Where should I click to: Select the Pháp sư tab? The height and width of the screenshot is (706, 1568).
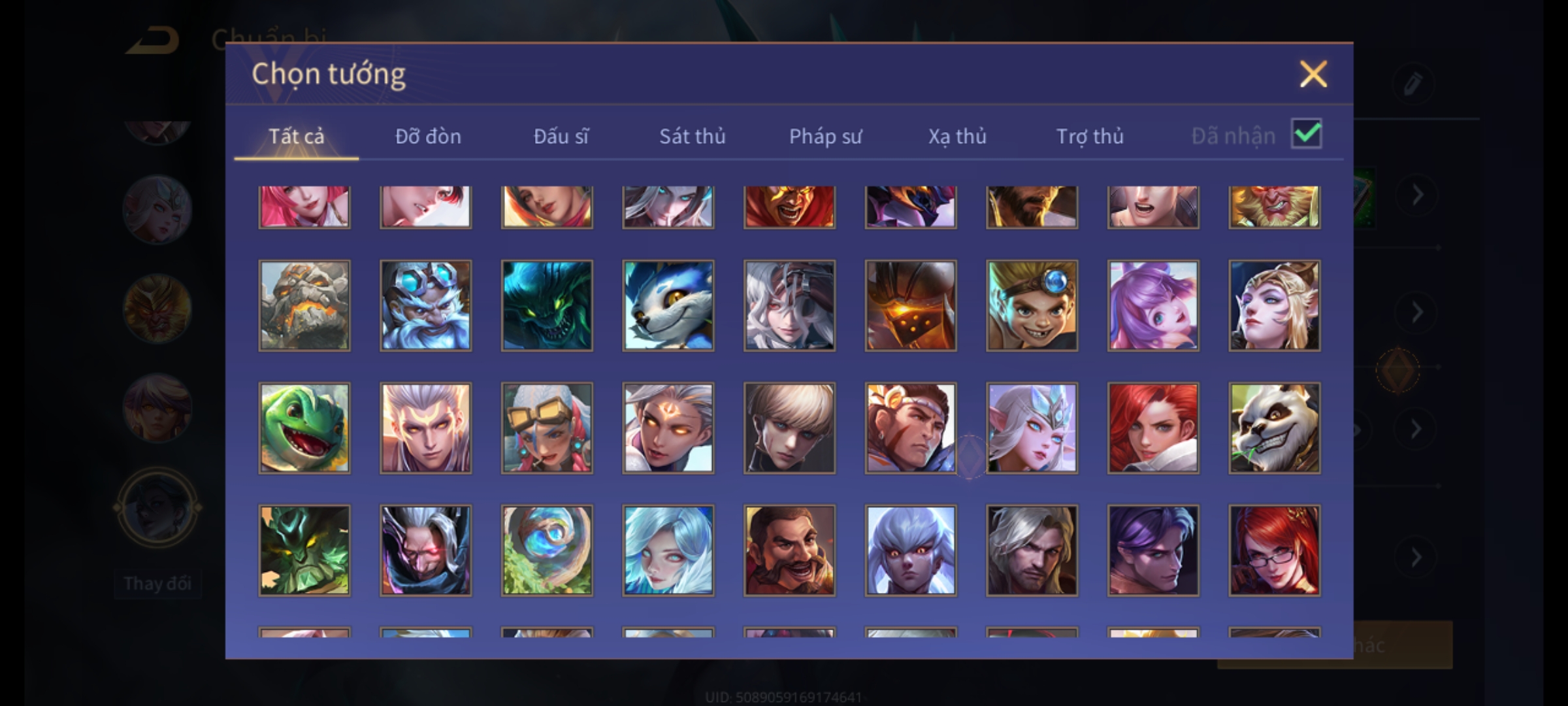(825, 136)
